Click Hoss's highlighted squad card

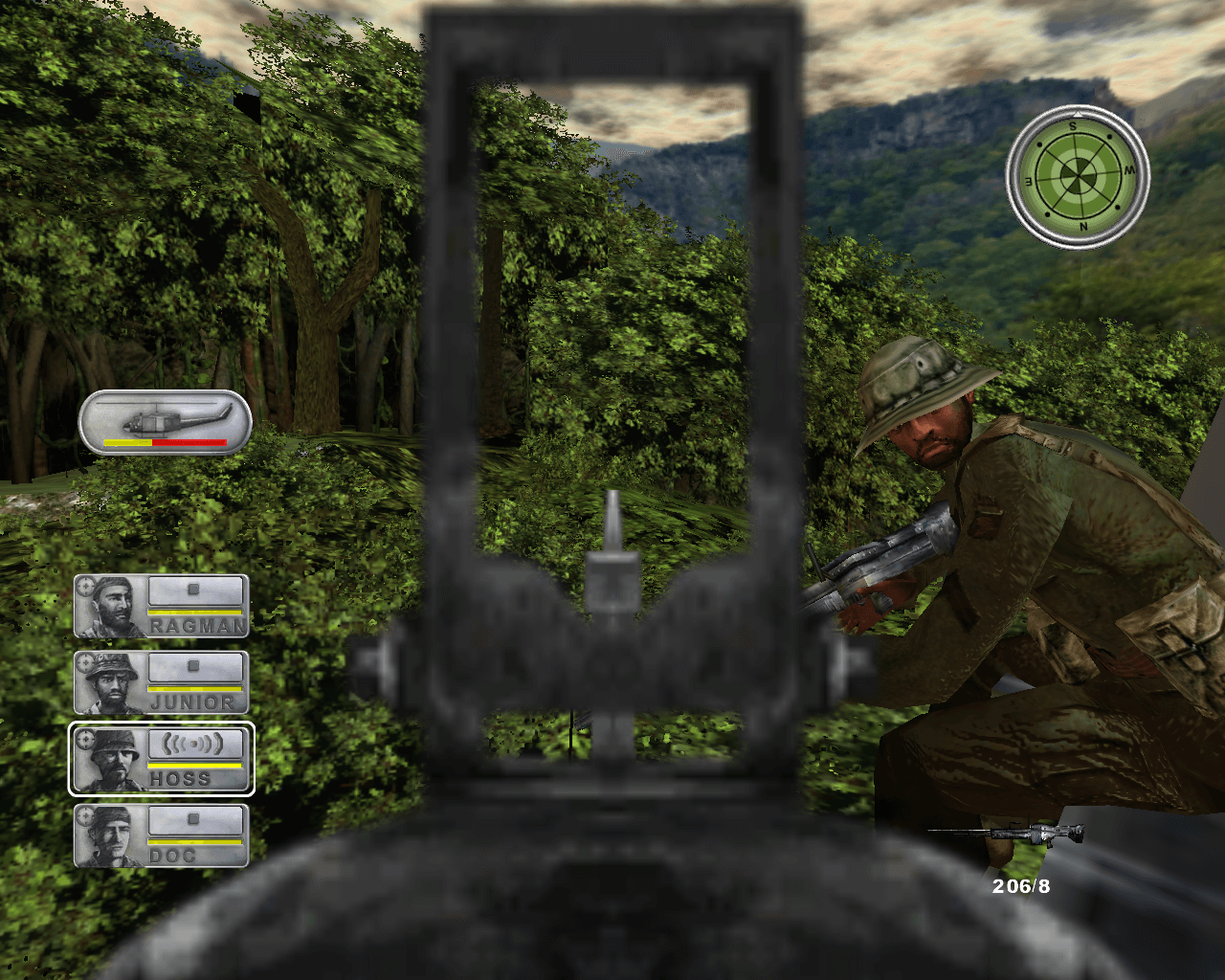tap(162, 759)
